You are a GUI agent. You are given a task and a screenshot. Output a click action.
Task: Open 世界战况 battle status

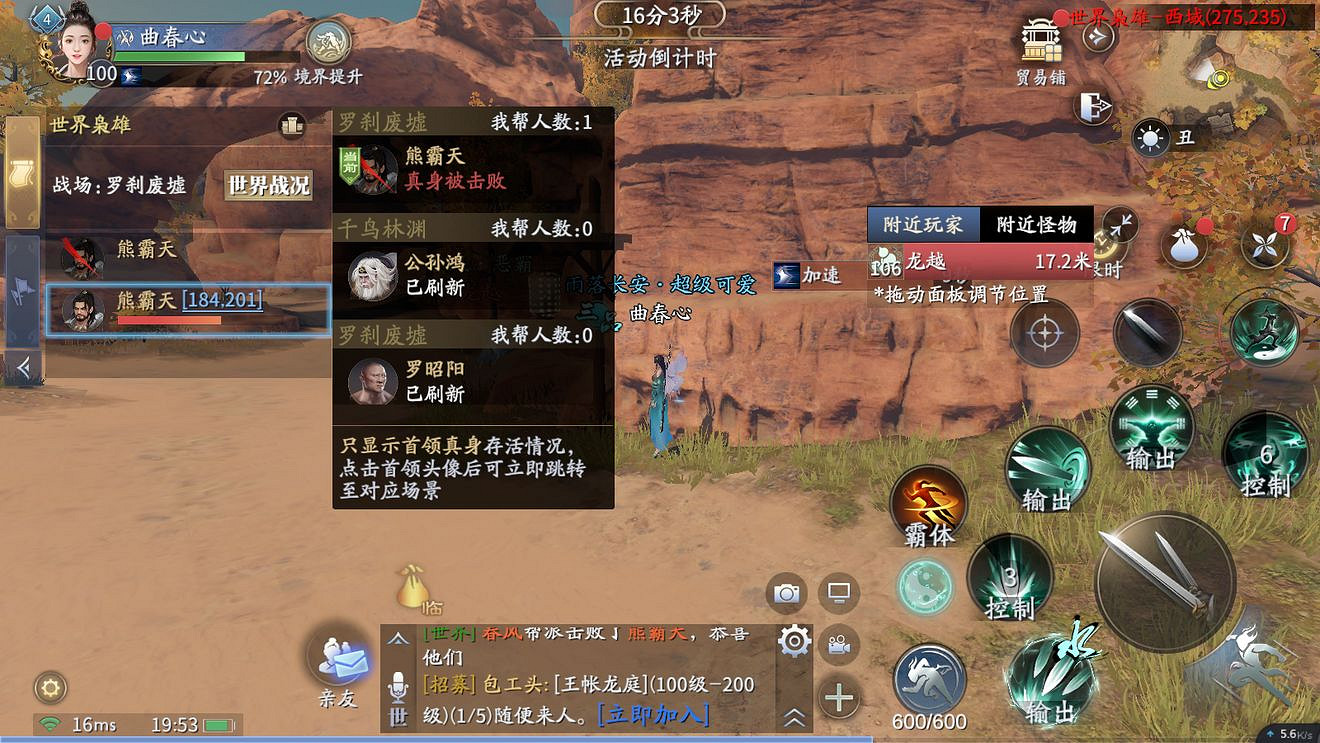[x=268, y=185]
